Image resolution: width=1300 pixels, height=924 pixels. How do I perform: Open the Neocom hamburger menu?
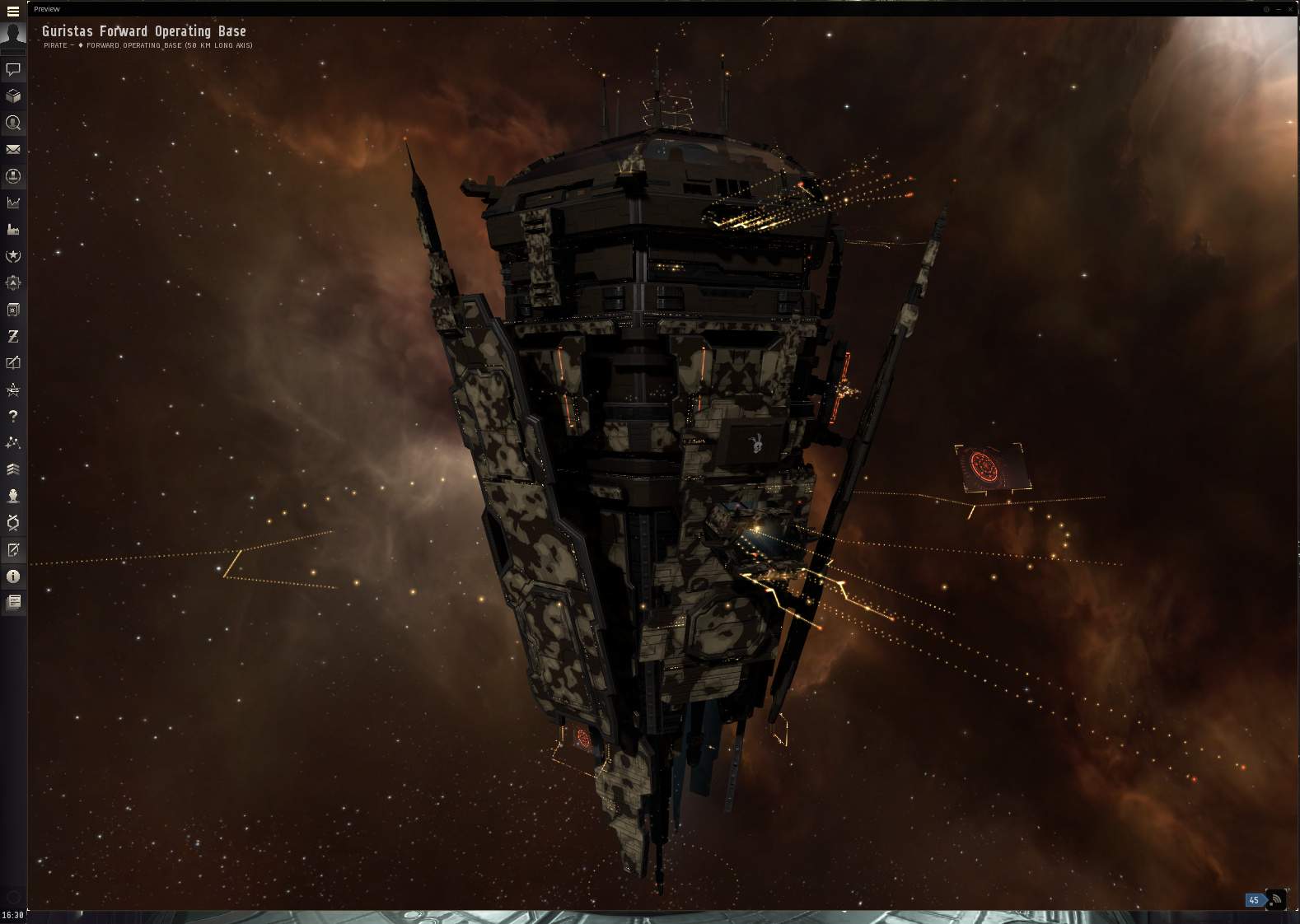click(x=13, y=12)
